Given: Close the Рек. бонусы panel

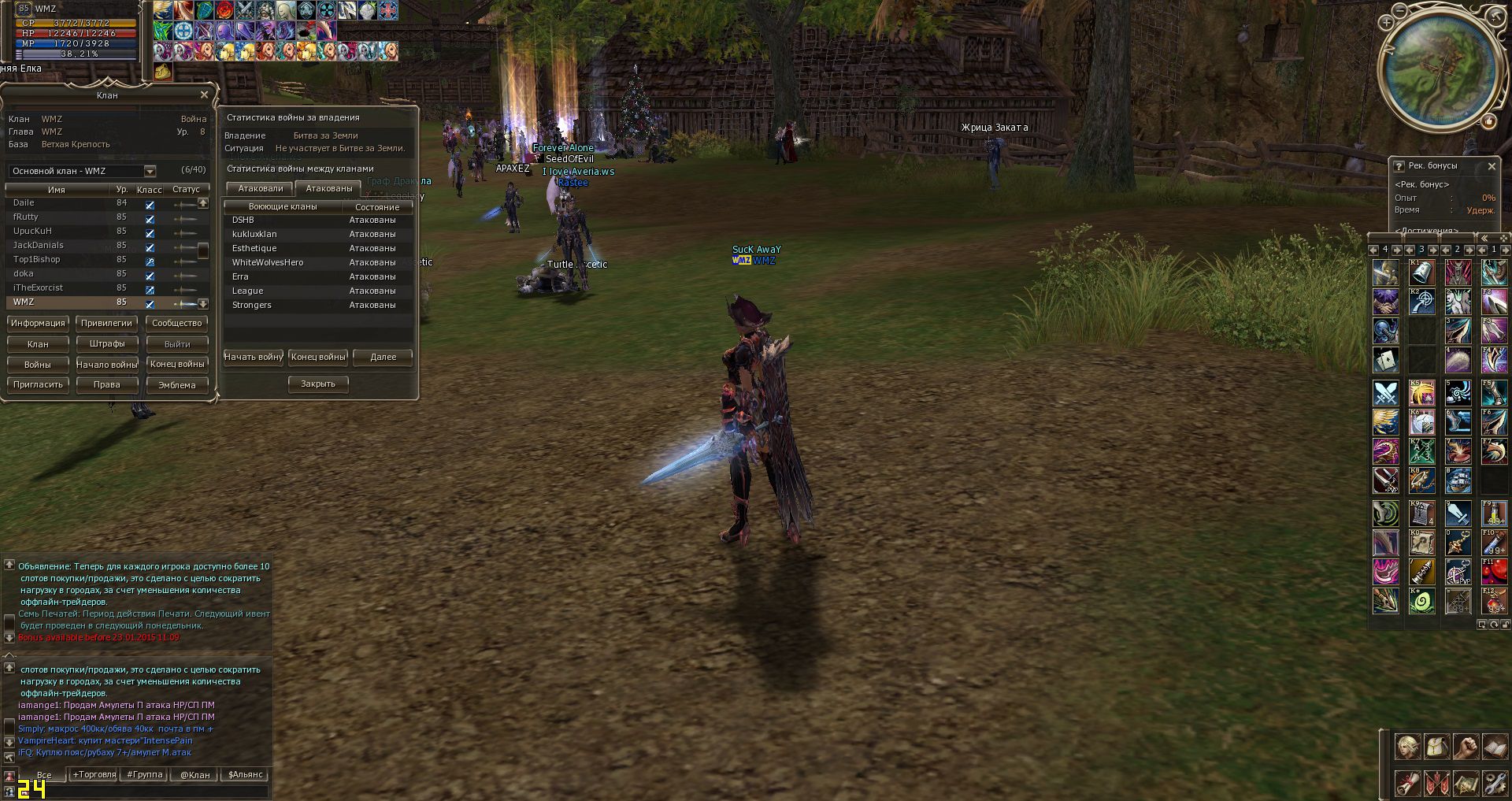Looking at the screenshot, I should click(x=1492, y=166).
